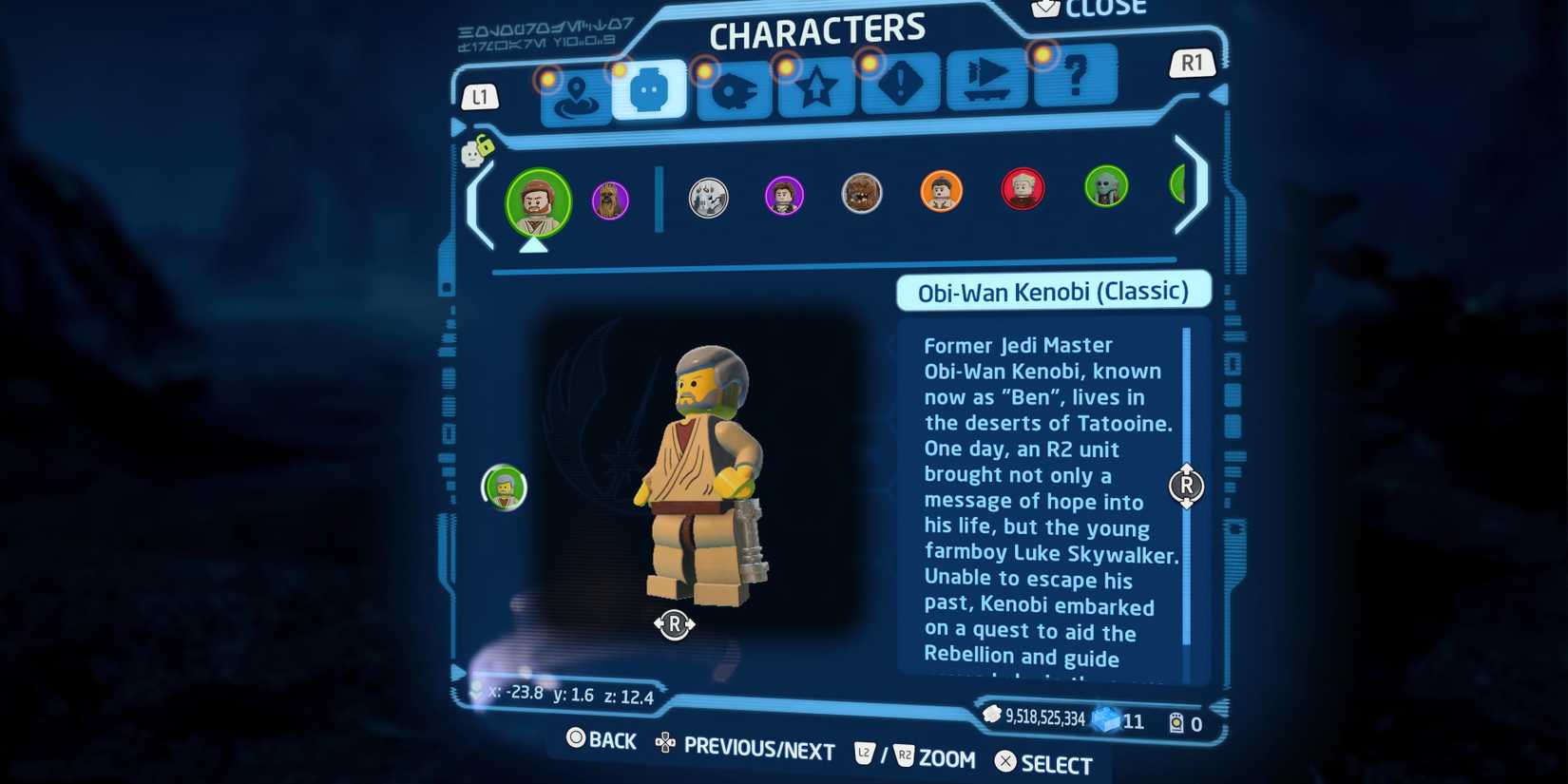Click the small Obi-Wan variant thumbnail beside the model
Screen dimensions: 1568x784
(x=505, y=488)
